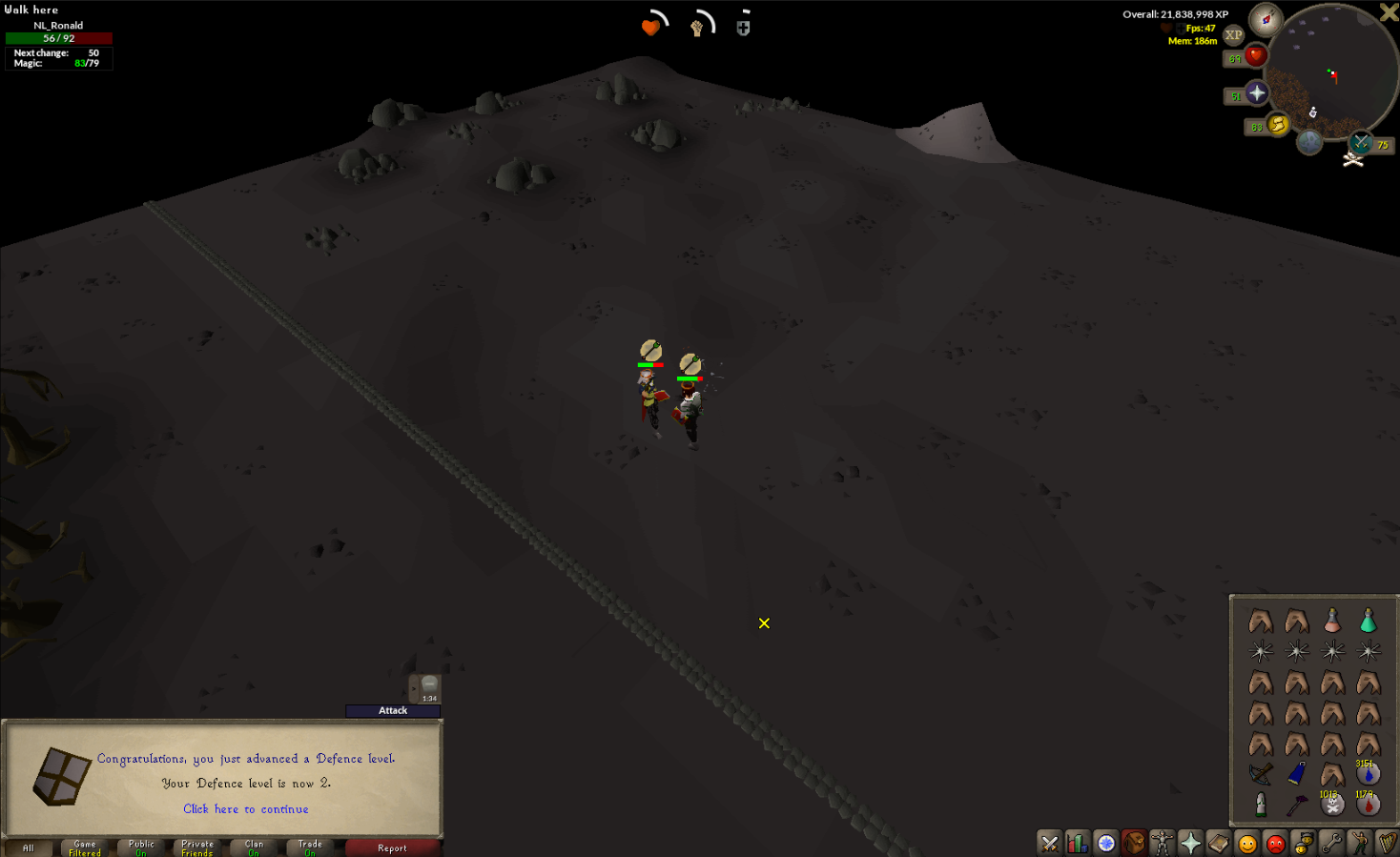Viewport: 1400px width, 857px height.
Task: Open the Prayer tab
Action: (1190, 843)
